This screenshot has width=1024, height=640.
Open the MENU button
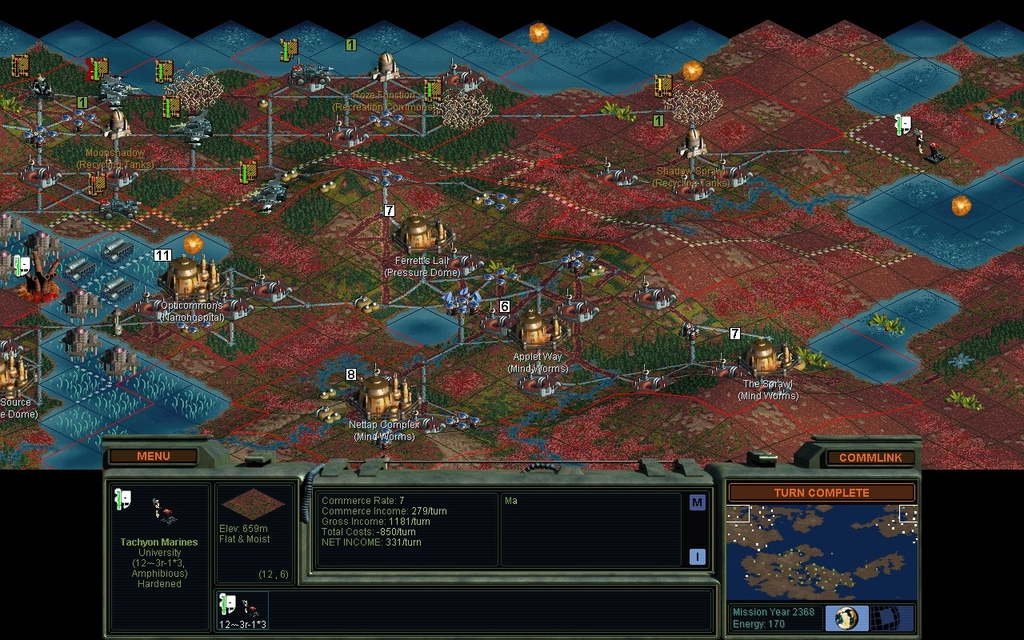click(153, 457)
